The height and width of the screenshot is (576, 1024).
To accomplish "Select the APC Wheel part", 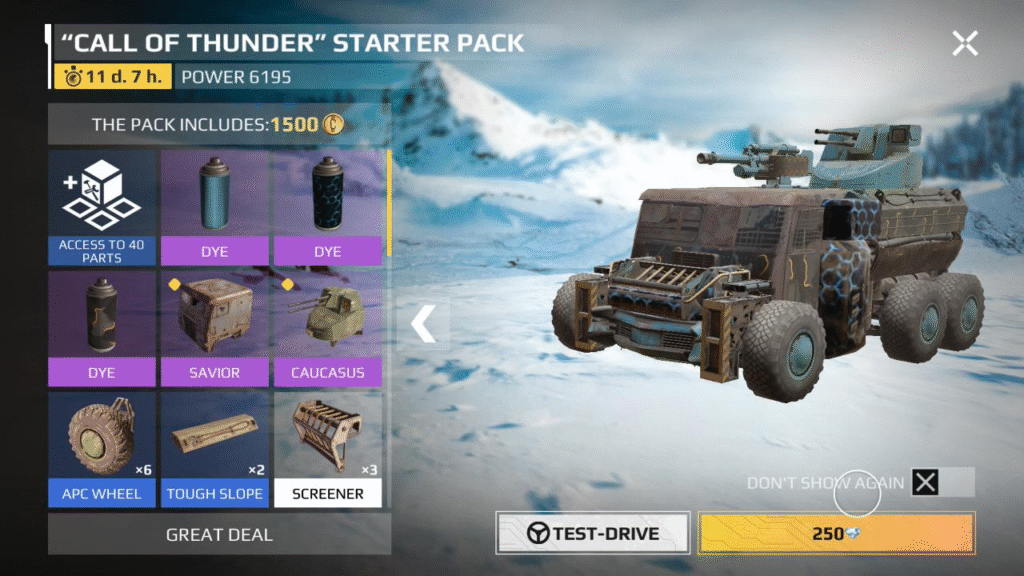I will pos(103,449).
